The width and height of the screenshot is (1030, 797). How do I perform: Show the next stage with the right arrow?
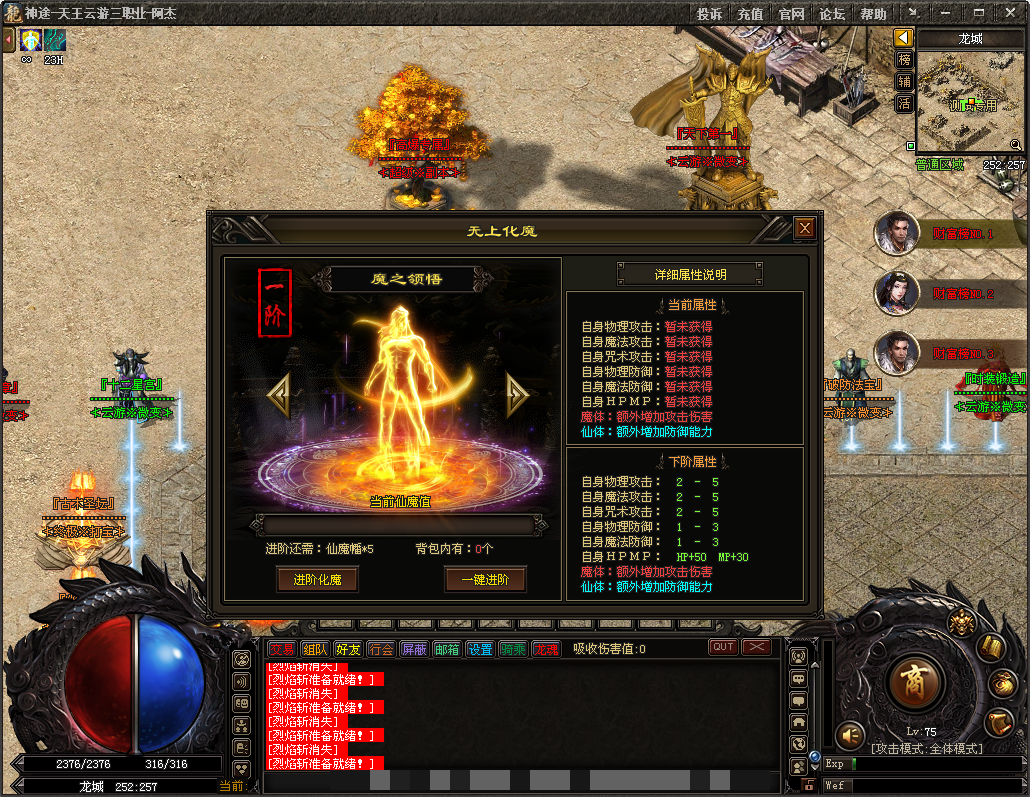click(516, 396)
